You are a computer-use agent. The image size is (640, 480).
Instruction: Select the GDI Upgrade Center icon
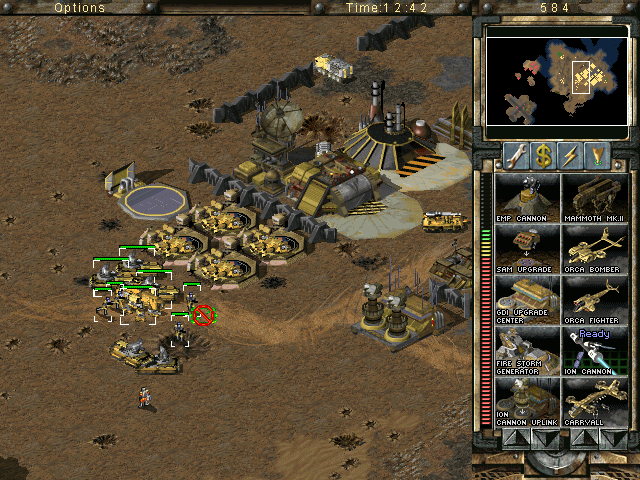click(x=527, y=299)
